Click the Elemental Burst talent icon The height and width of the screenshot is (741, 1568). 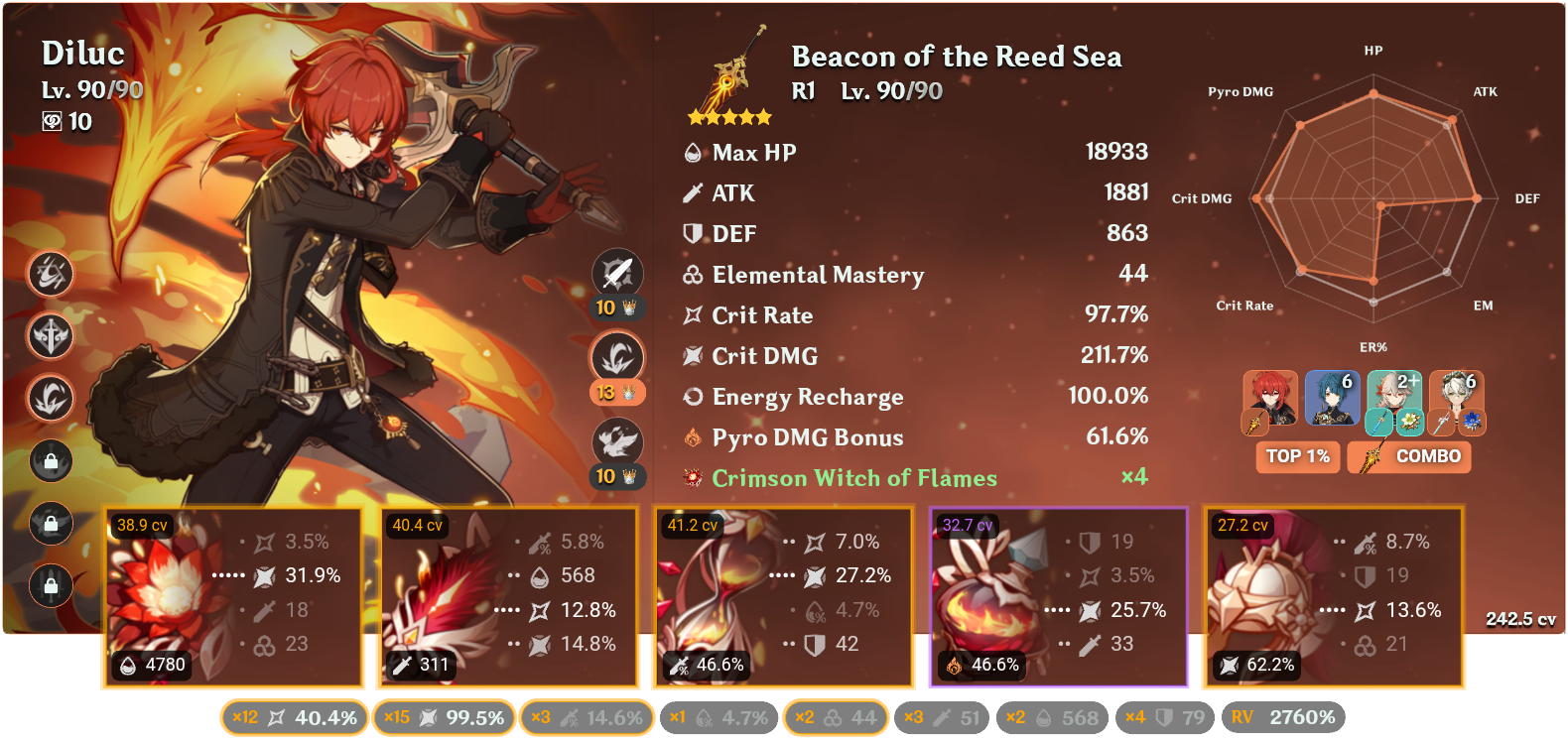616,440
